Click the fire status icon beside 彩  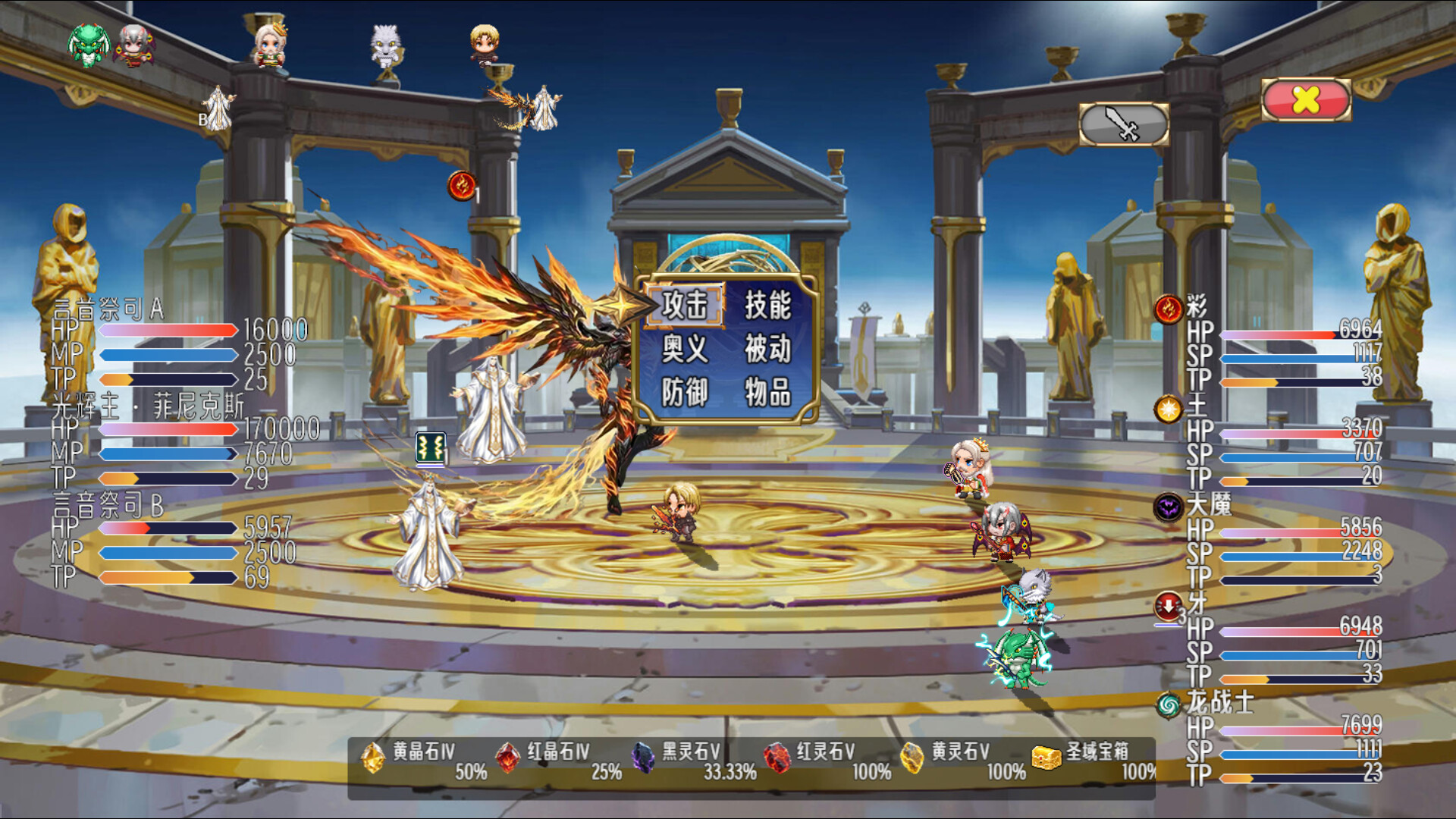click(x=1169, y=309)
